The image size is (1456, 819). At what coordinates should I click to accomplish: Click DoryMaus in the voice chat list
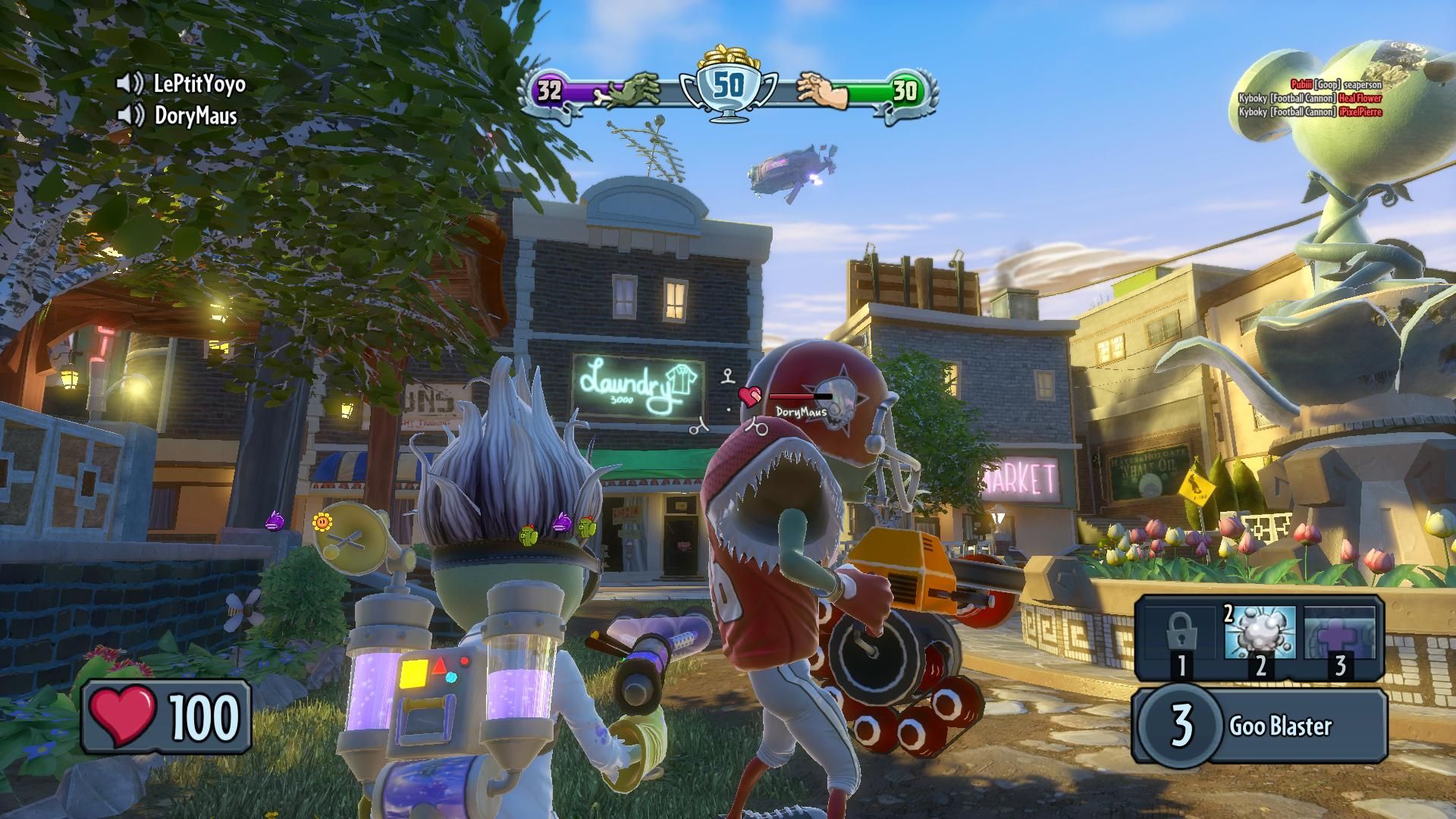[195, 116]
